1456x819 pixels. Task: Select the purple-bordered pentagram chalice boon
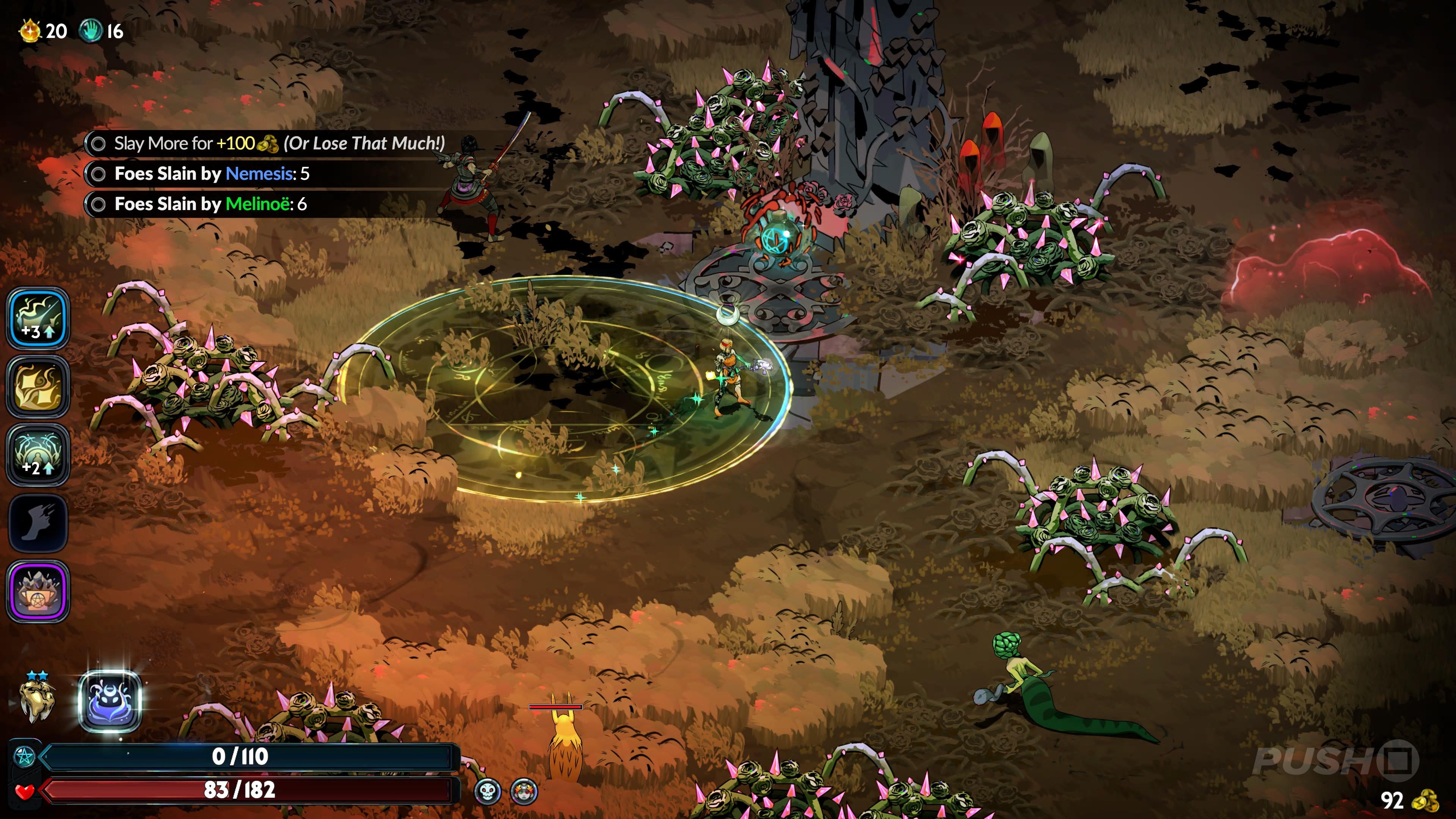pos(38,591)
